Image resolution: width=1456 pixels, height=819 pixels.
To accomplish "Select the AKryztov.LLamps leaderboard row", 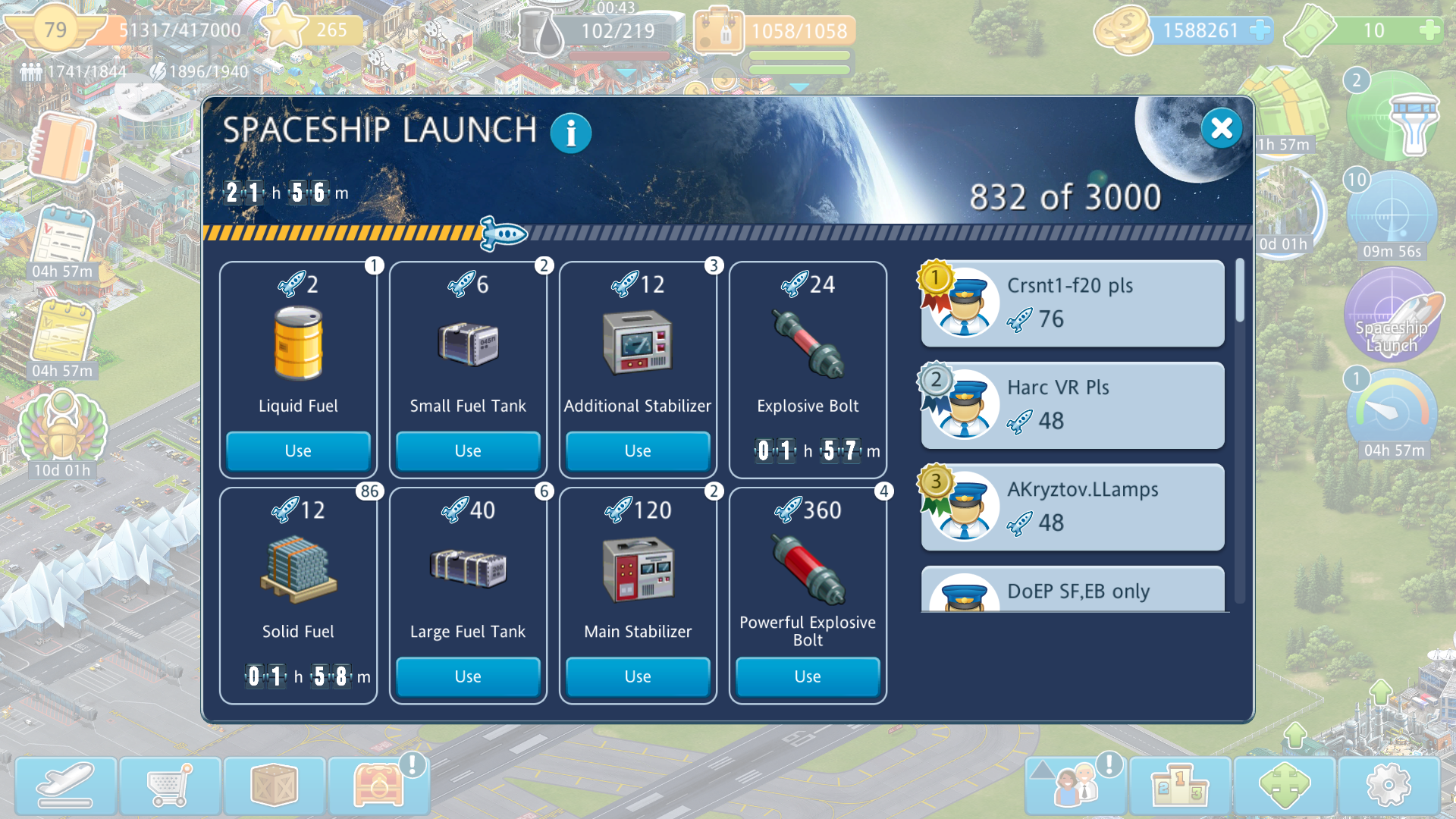I will pyautogui.click(x=1072, y=507).
